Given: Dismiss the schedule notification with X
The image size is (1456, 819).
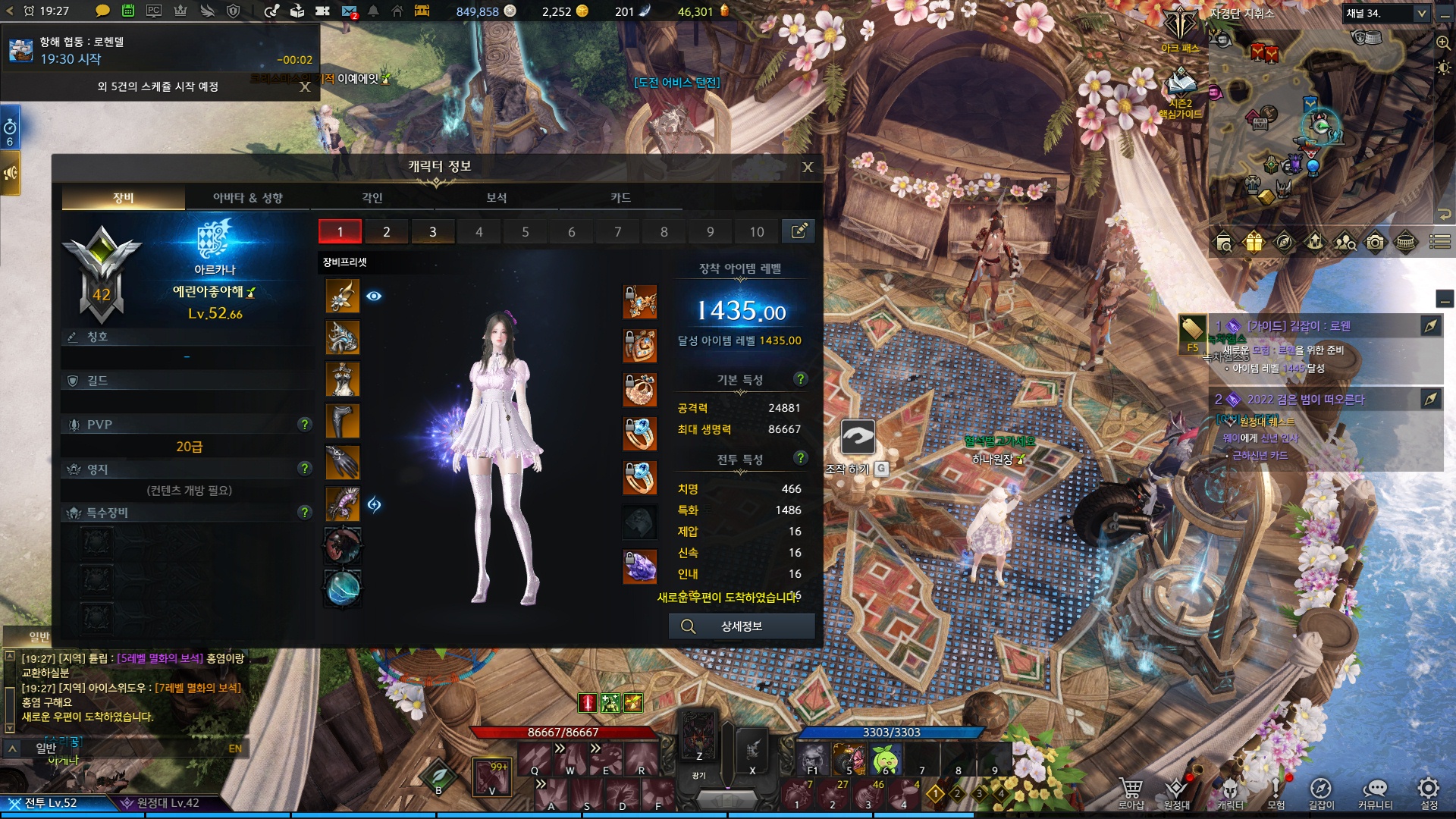Looking at the screenshot, I should coord(305,87).
